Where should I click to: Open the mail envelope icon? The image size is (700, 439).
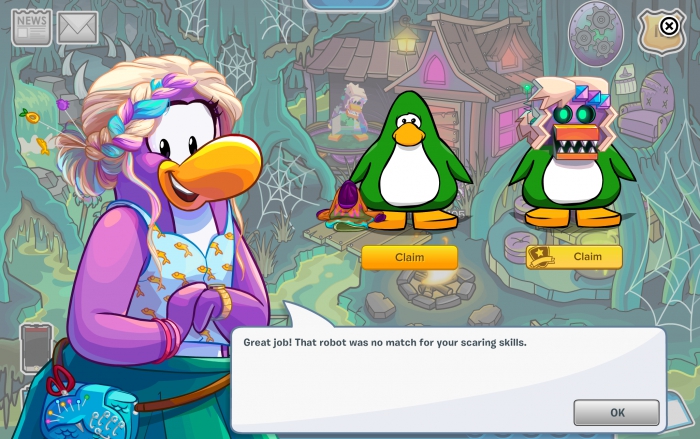pyautogui.click(x=77, y=27)
